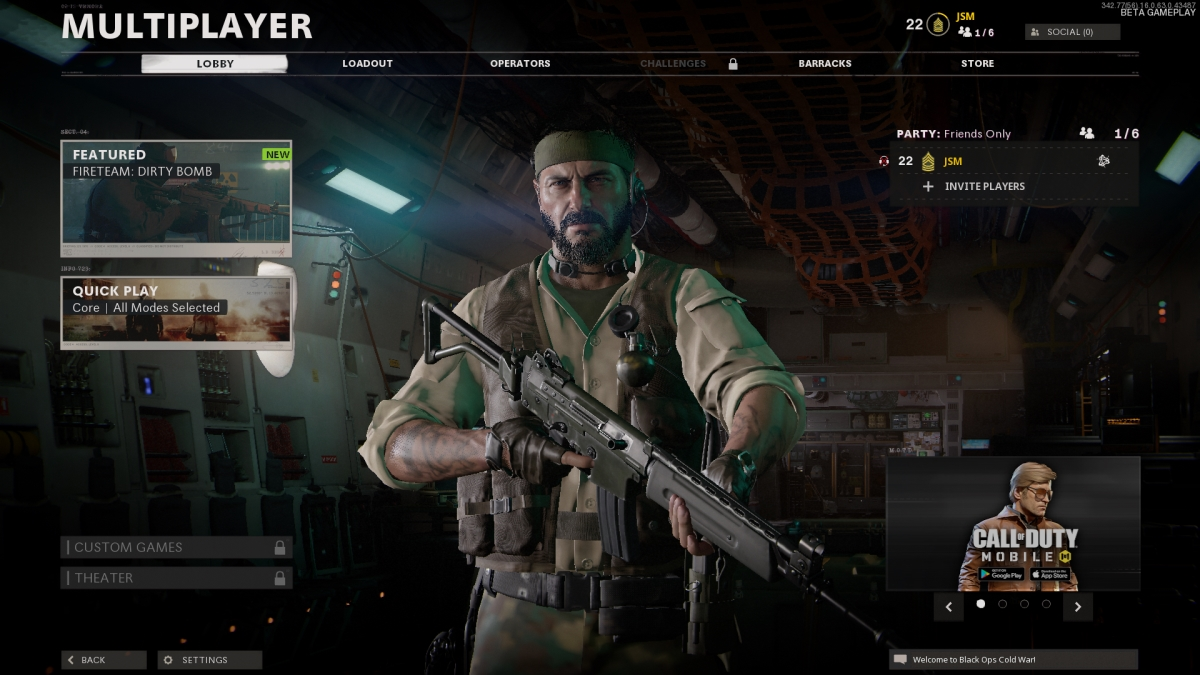Show the previous news banner
The image size is (1200, 675).
coord(949,606)
